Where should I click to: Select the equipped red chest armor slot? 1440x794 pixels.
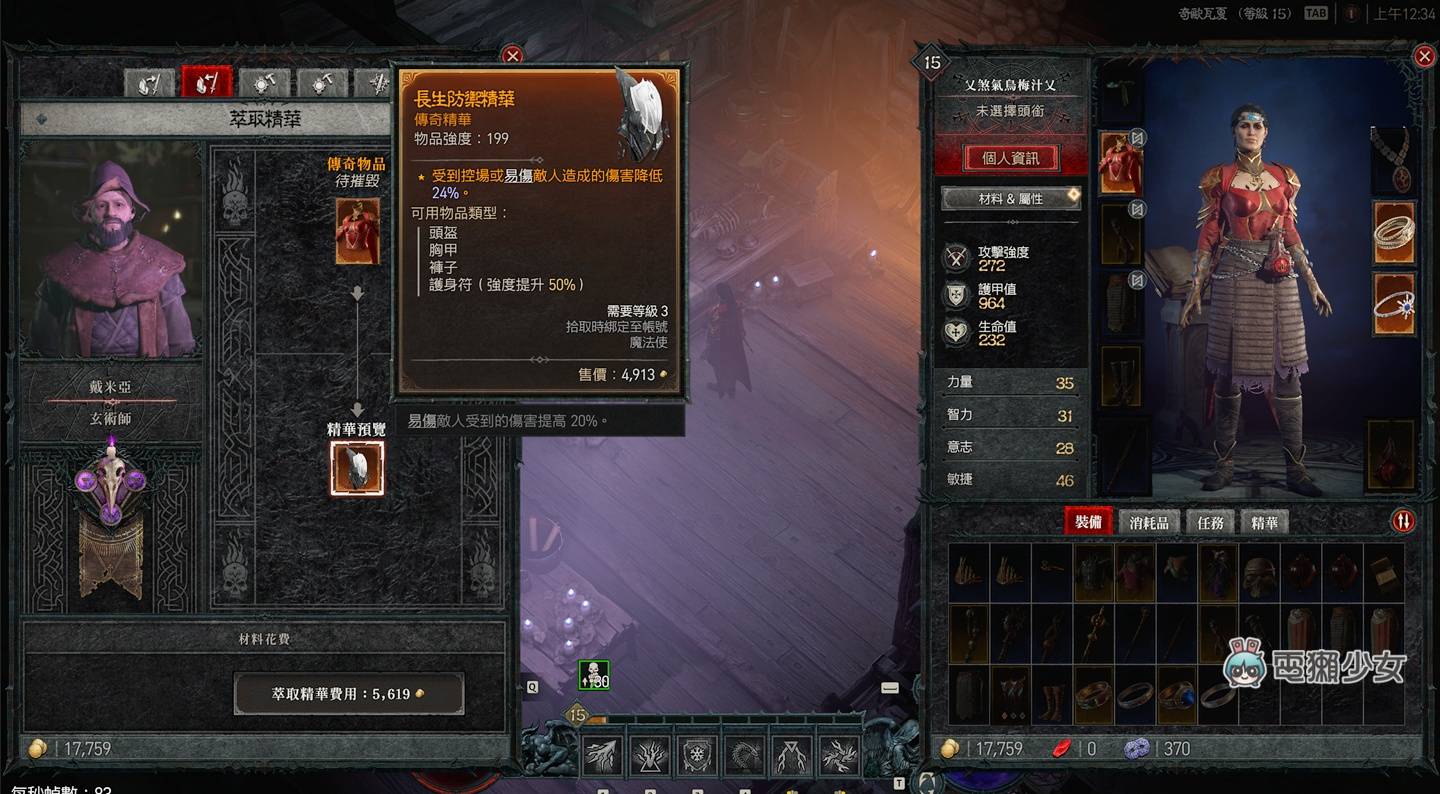point(1120,162)
